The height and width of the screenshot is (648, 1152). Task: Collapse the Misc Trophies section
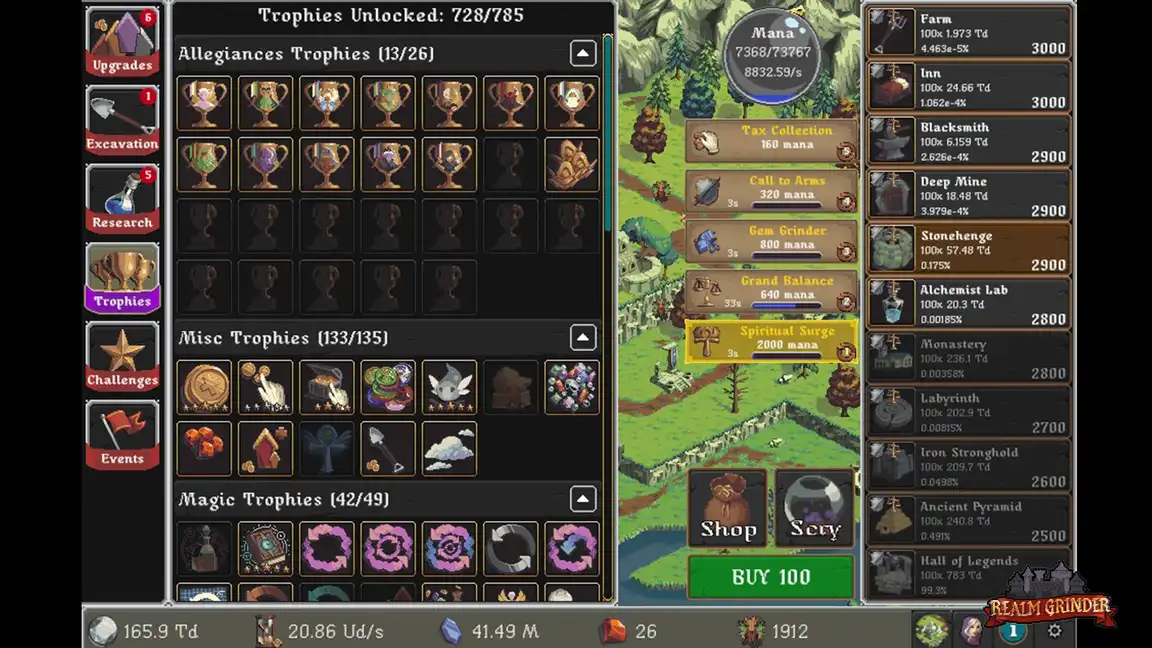point(583,338)
